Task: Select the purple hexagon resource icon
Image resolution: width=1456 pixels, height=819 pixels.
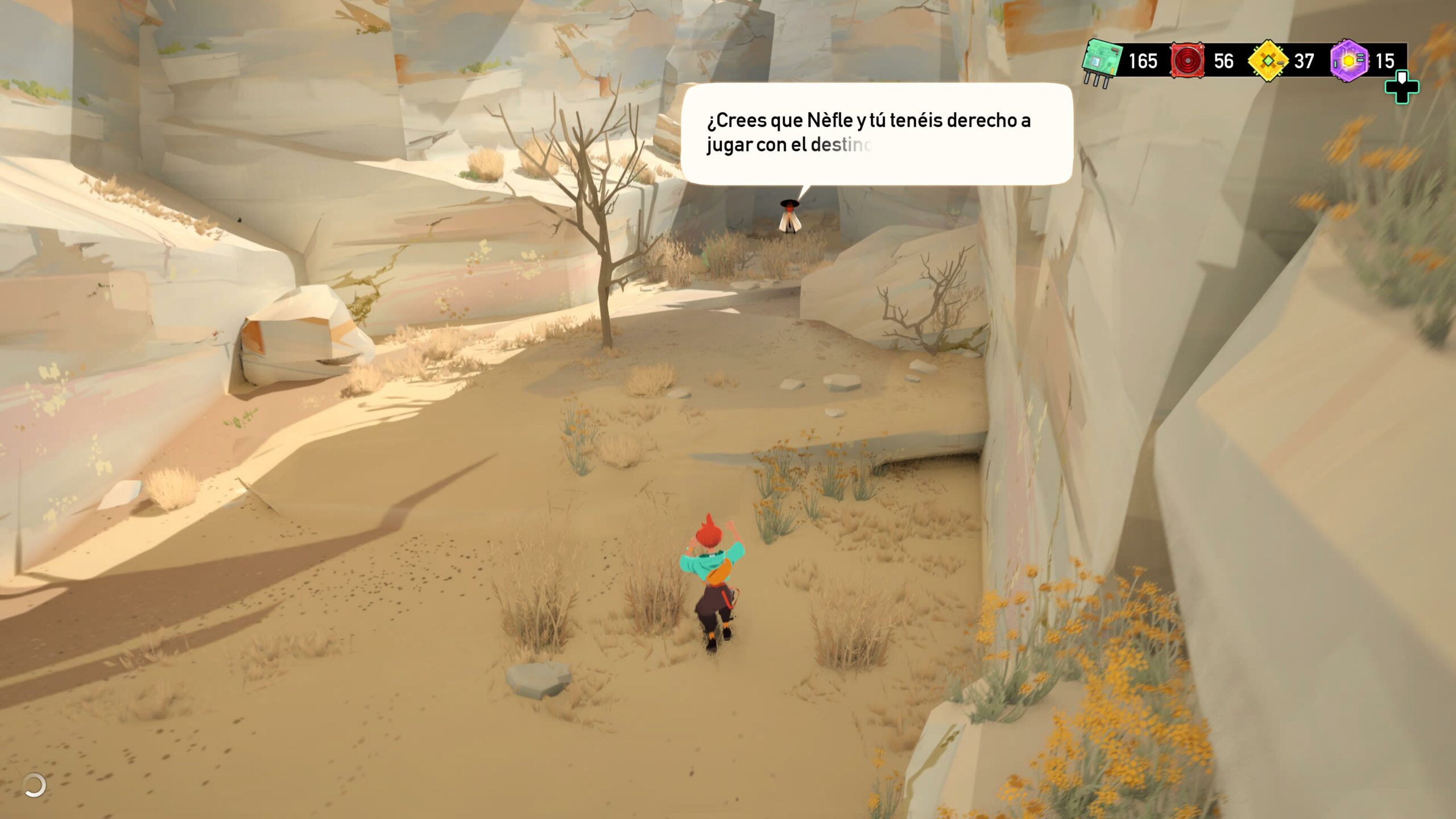Action: click(1349, 60)
